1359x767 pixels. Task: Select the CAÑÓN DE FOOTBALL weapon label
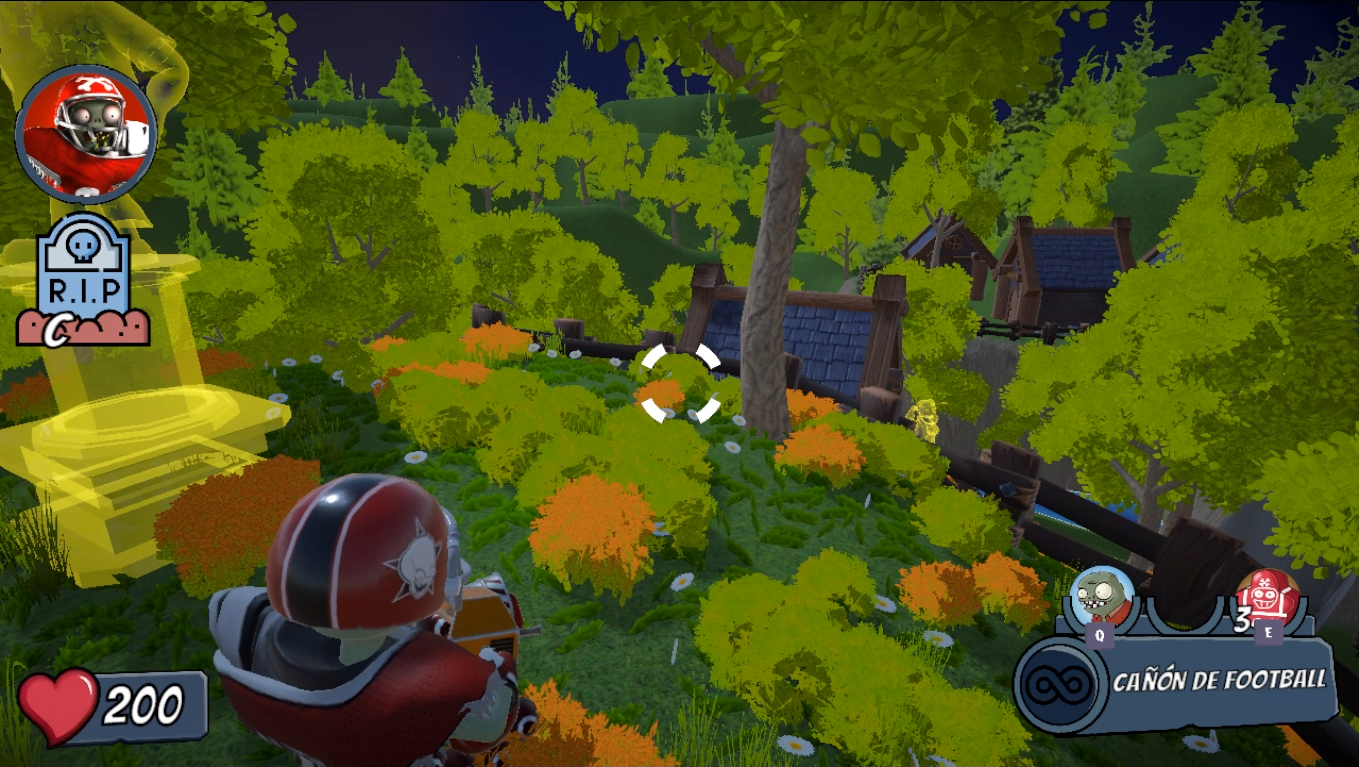pyautogui.click(x=1218, y=677)
